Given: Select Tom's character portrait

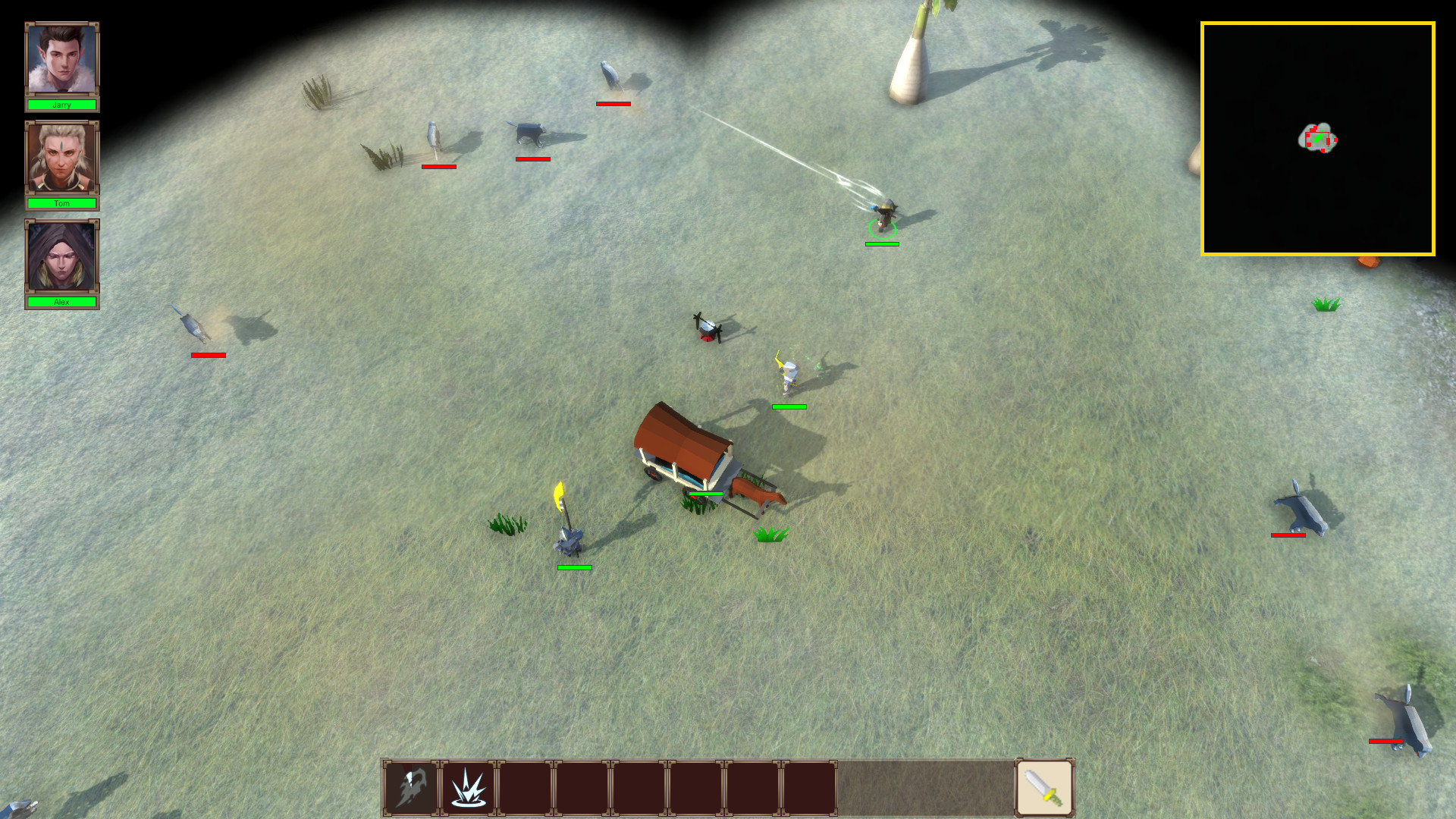Looking at the screenshot, I should click(61, 158).
